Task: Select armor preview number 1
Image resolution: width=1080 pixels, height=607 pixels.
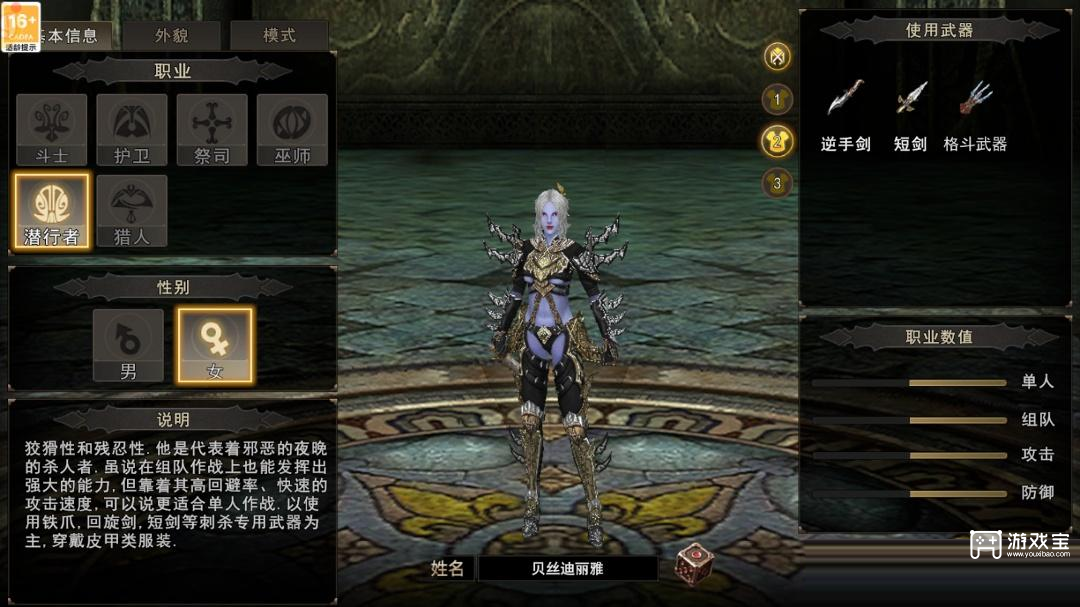Action: coord(777,99)
